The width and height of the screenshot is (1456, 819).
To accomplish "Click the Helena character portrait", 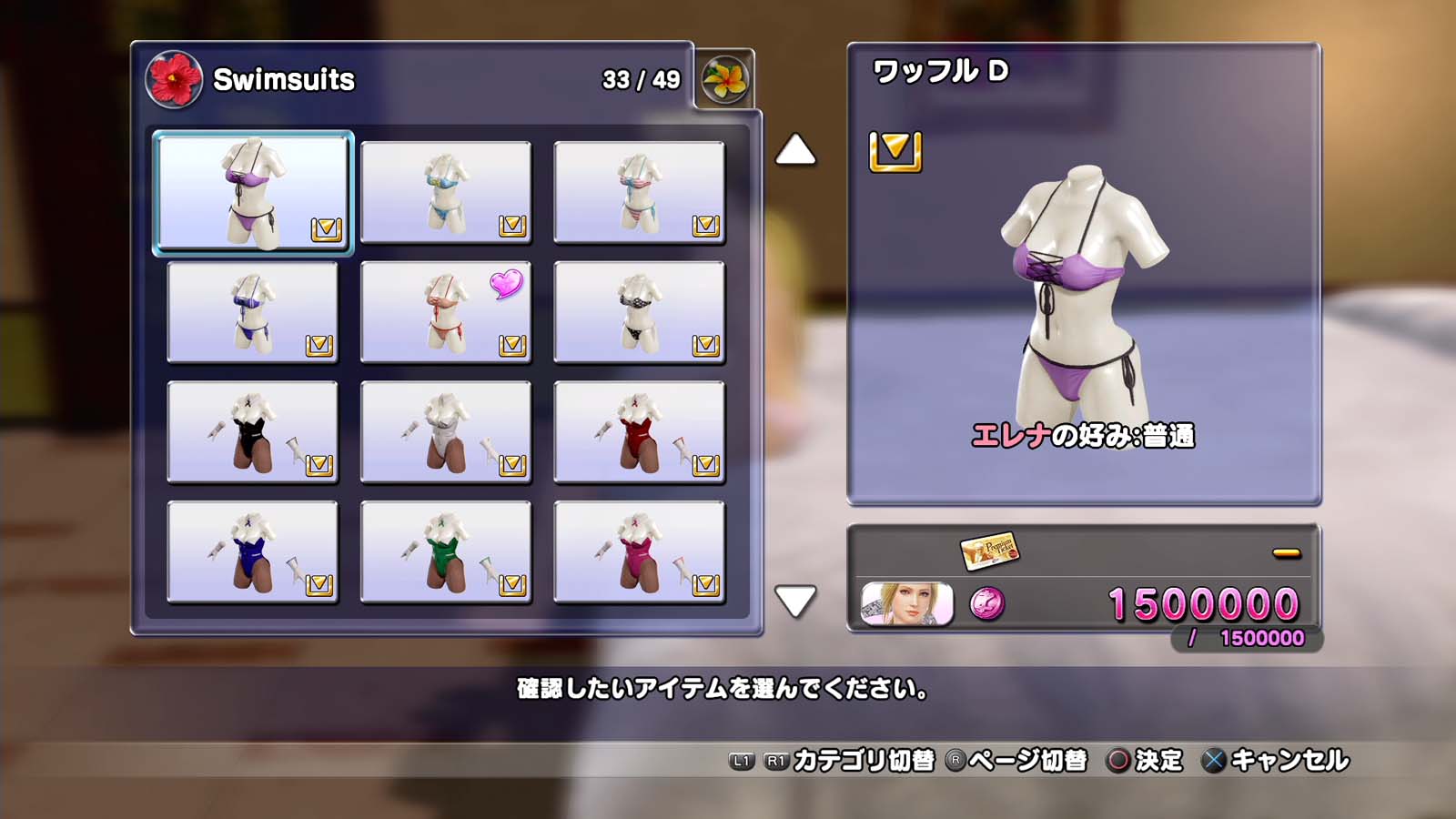I will pyautogui.click(x=907, y=604).
